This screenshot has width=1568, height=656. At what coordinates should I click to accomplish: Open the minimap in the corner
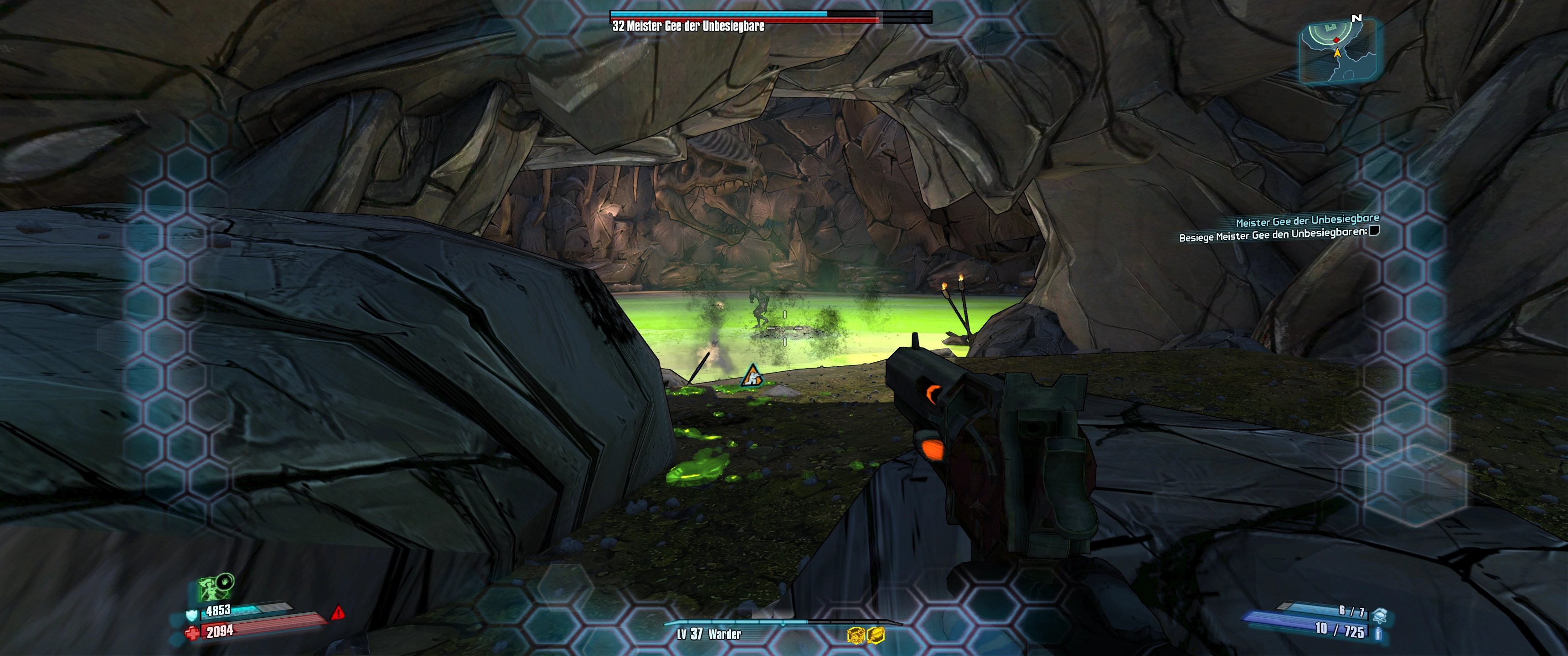[1338, 52]
